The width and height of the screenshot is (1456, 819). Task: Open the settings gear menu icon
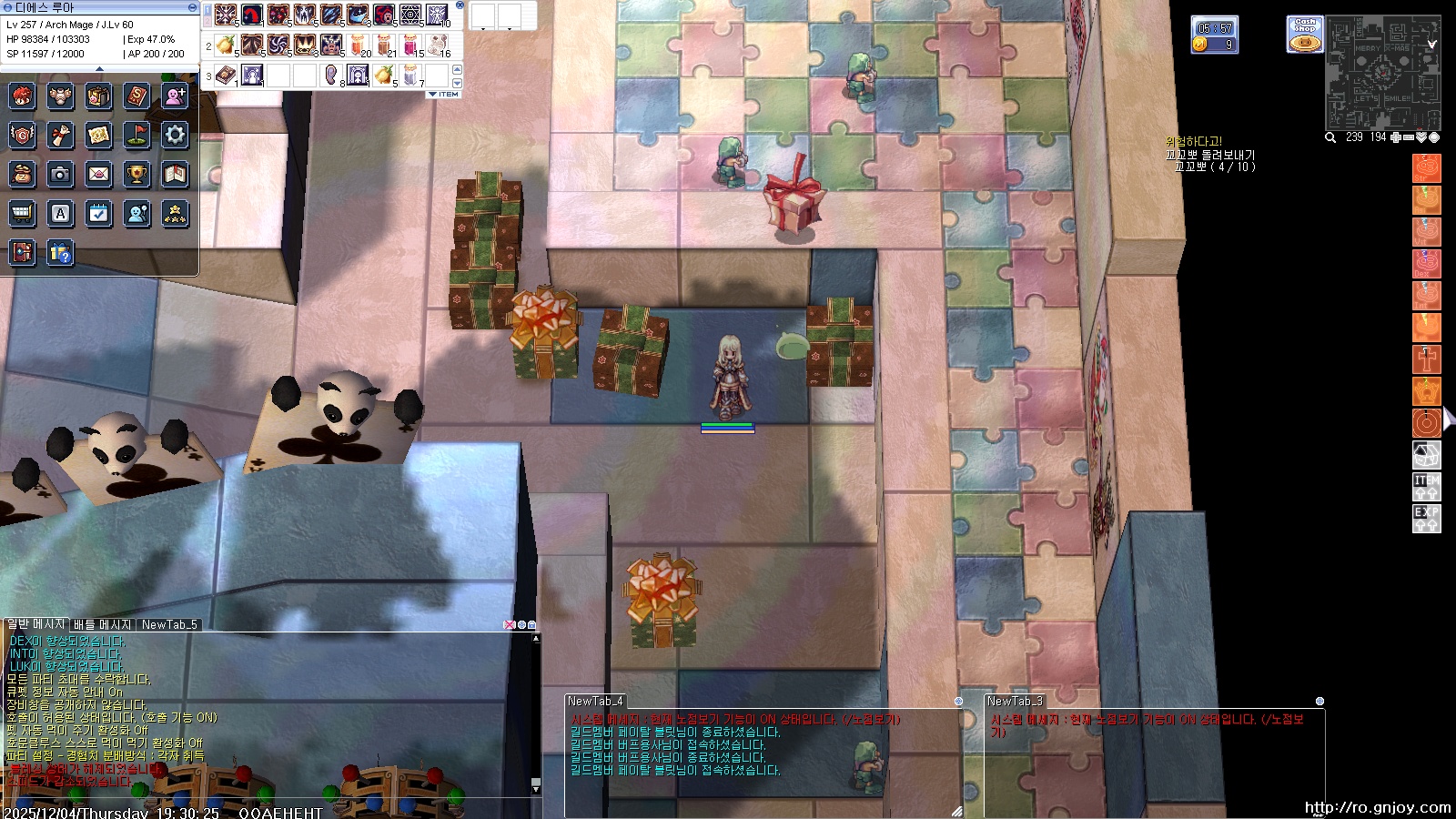click(175, 136)
